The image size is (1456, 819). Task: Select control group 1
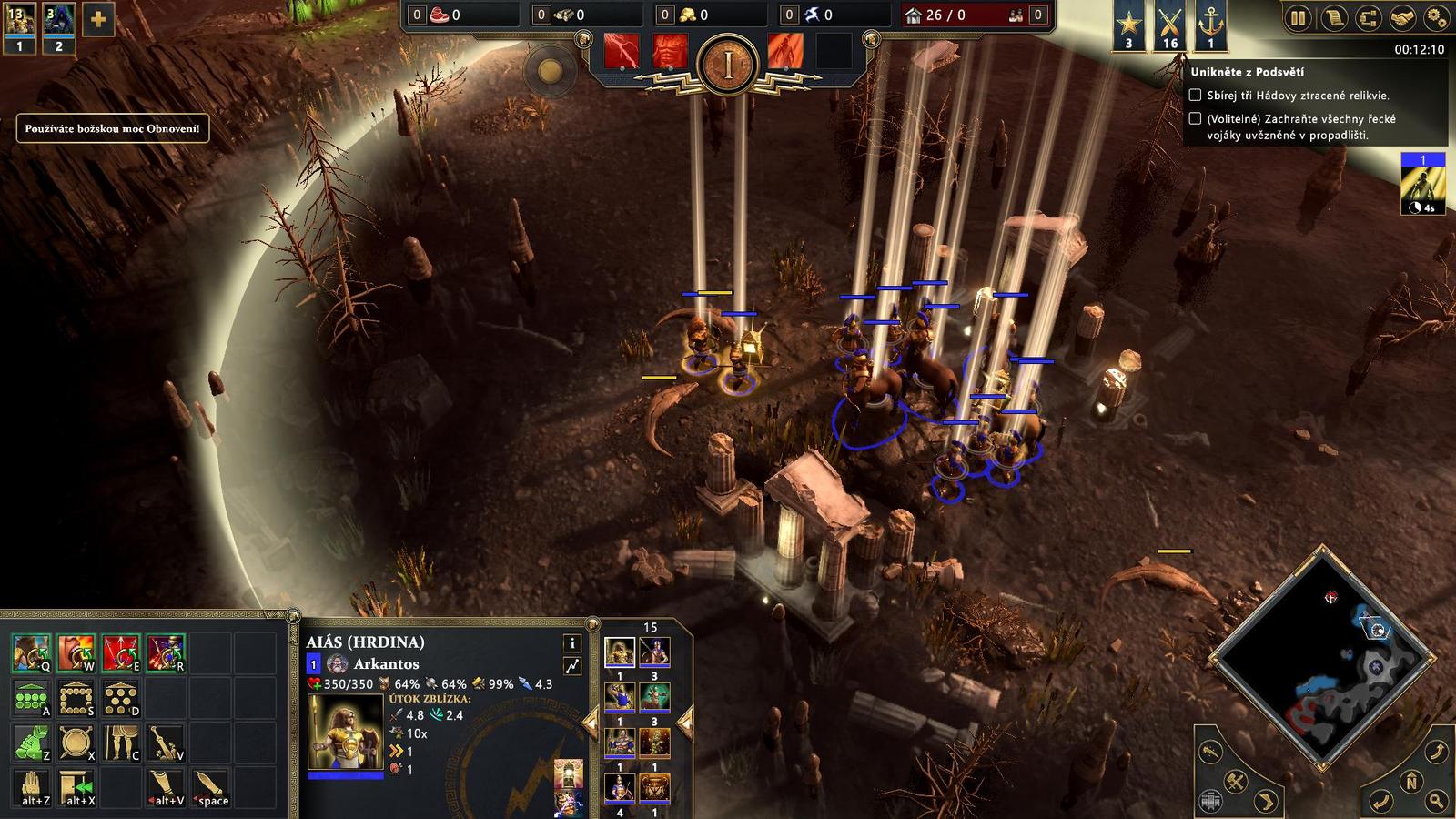click(20, 25)
